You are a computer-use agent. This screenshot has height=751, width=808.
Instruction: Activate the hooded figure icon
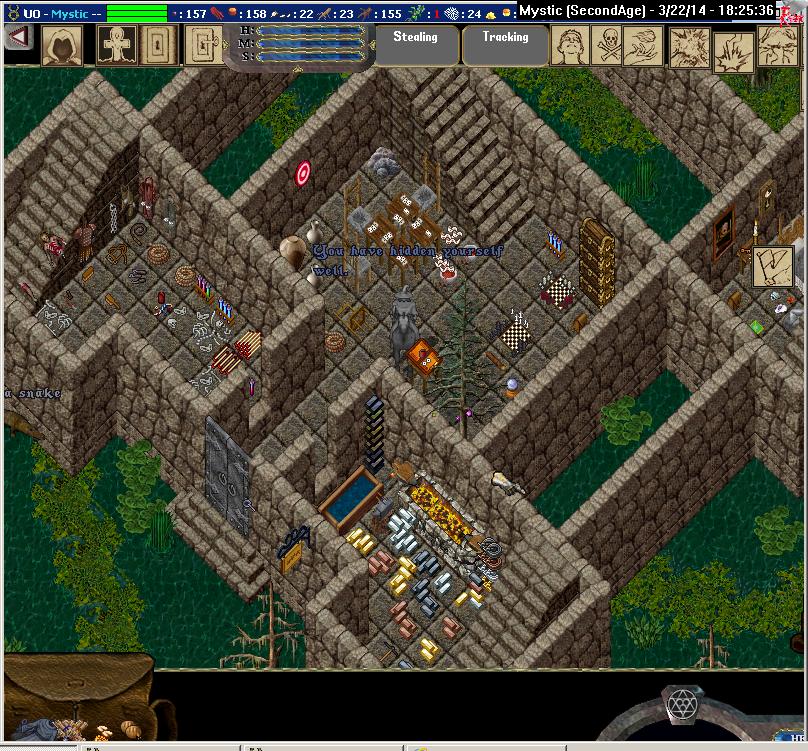[61, 45]
